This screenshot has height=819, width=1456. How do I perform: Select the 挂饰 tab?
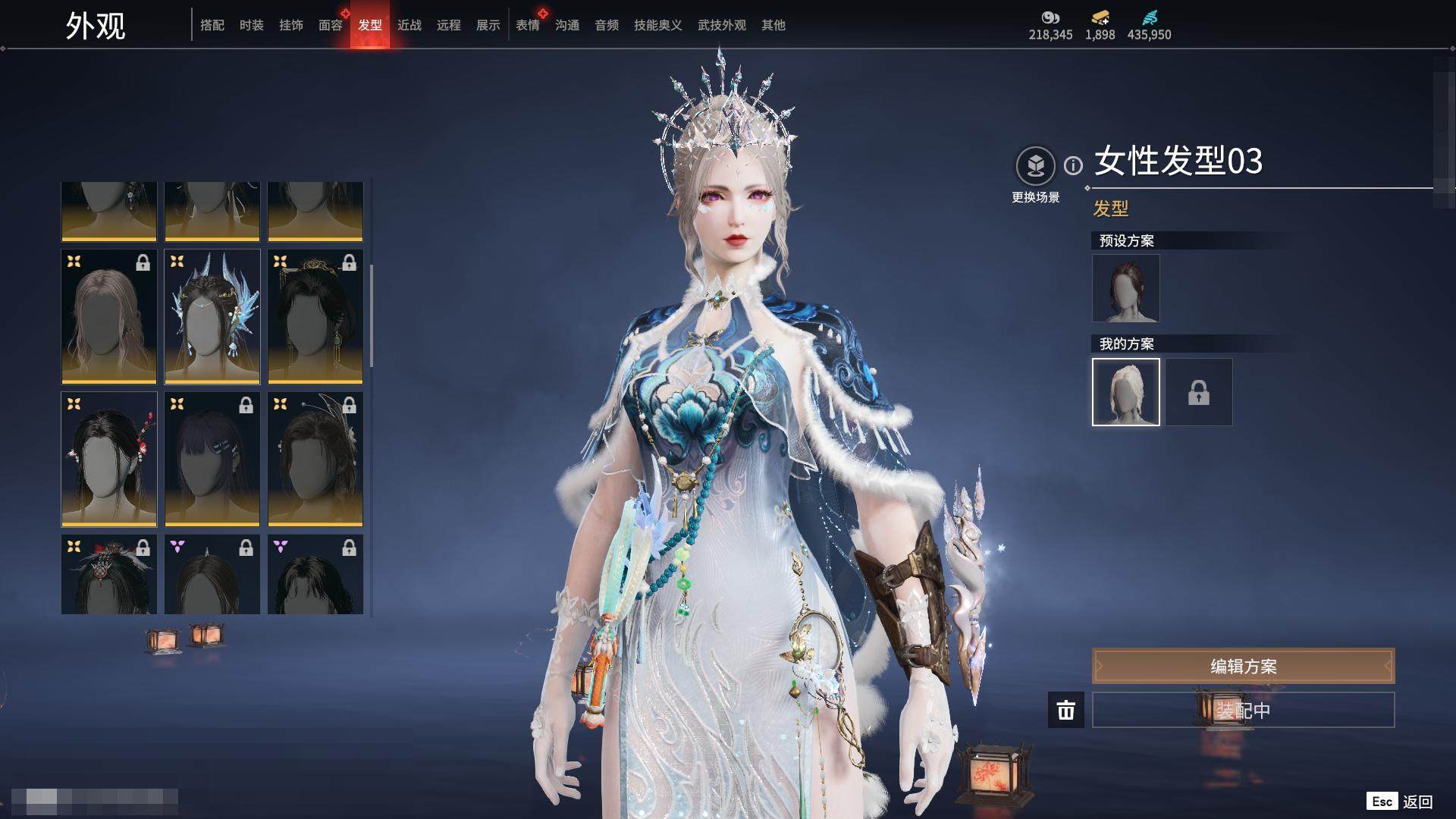click(x=291, y=25)
